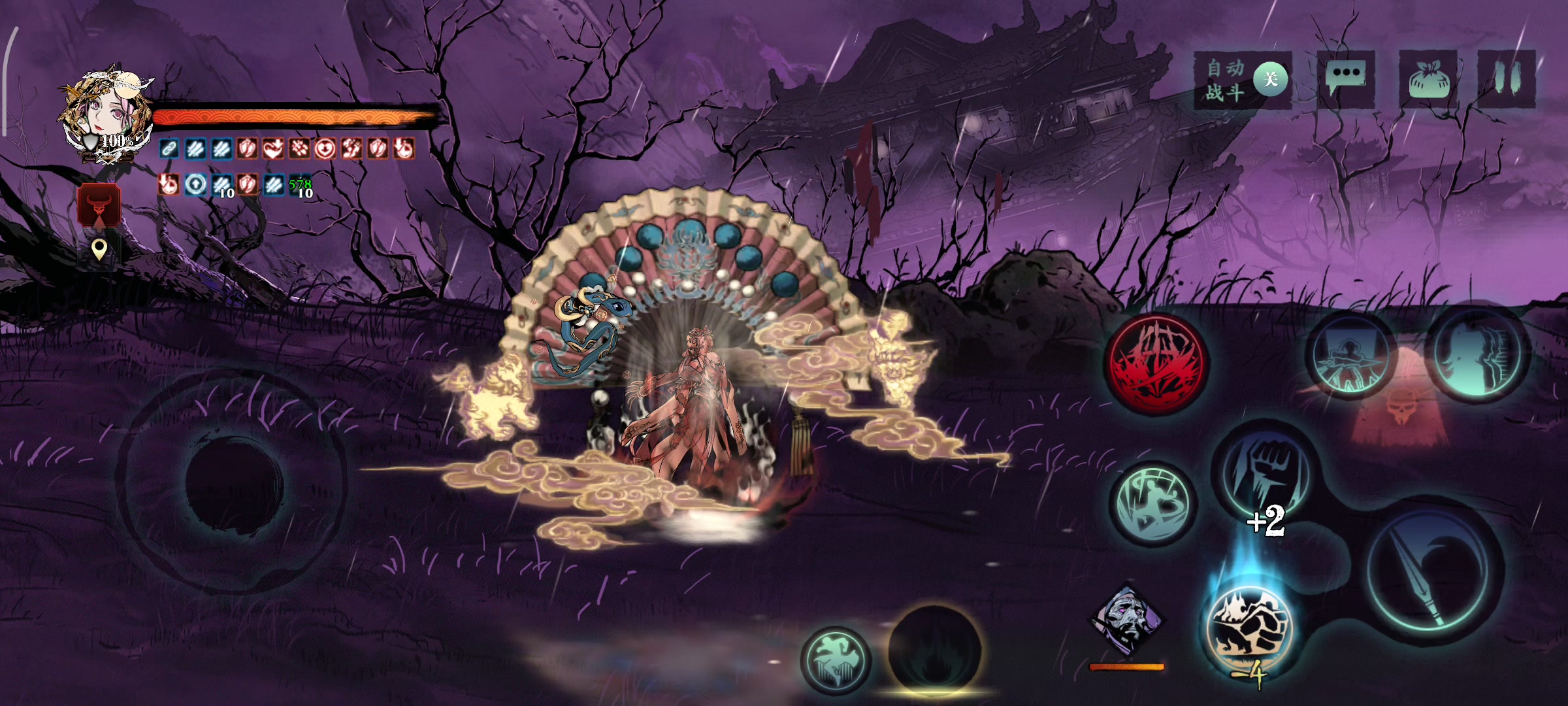Tap the old man face diamond icon
Image resolution: width=1568 pixels, height=706 pixels.
point(1126,618)
